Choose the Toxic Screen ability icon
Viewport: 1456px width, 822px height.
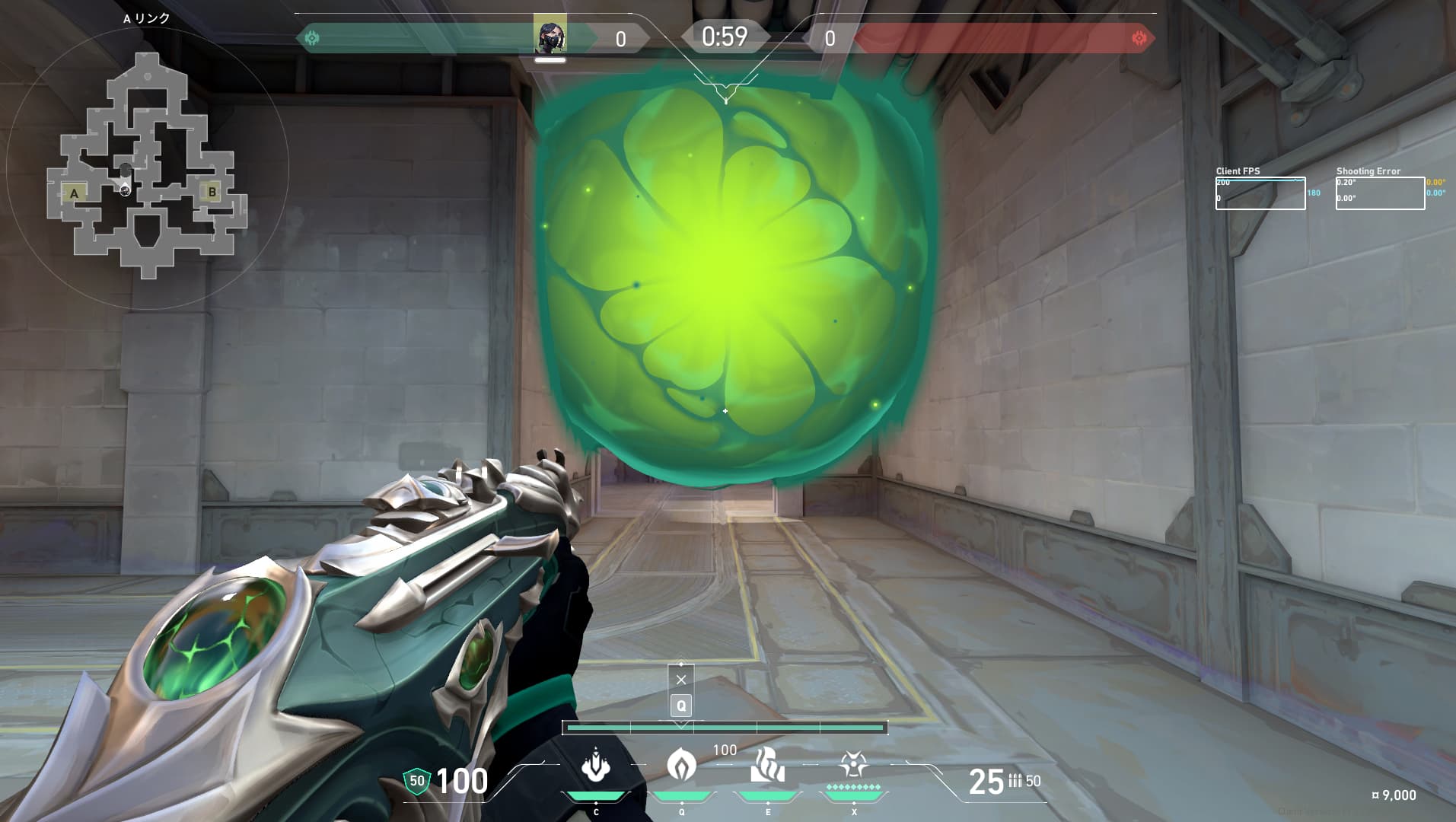[x=767, y=765]
